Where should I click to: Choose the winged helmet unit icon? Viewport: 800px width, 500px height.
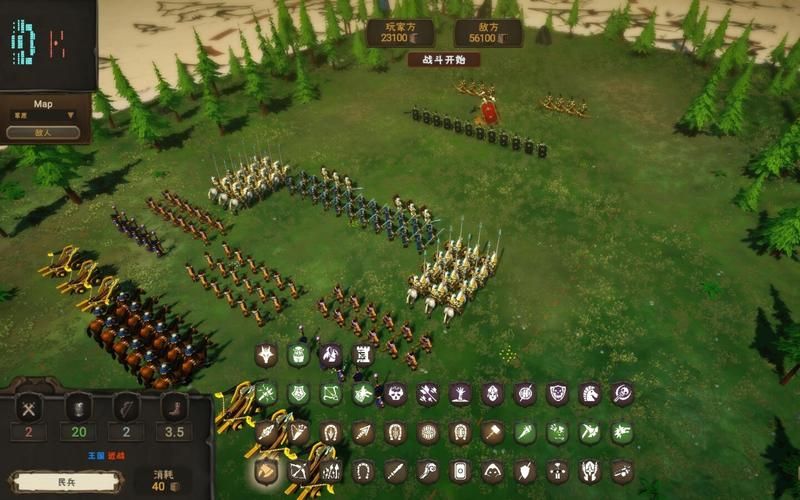590,470
